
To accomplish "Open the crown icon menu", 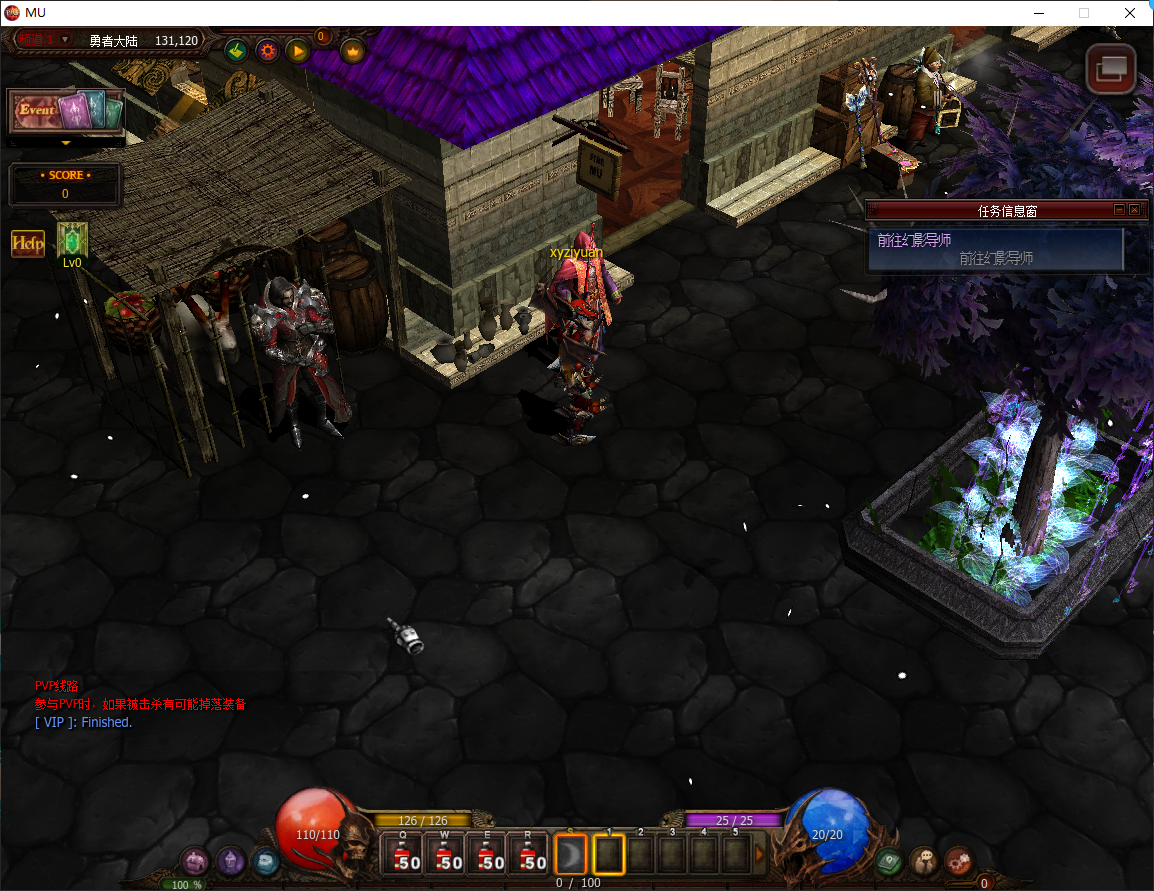I will tap(352, 50).
